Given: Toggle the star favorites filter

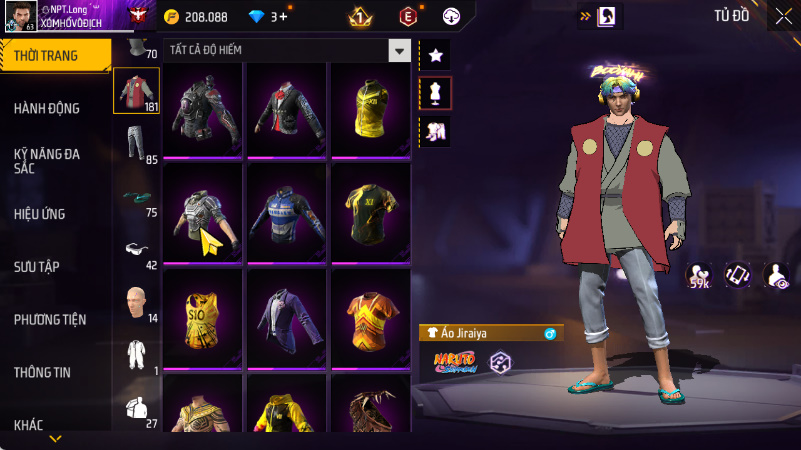Looking at the screenshot, I should click(x=436, y=55).
